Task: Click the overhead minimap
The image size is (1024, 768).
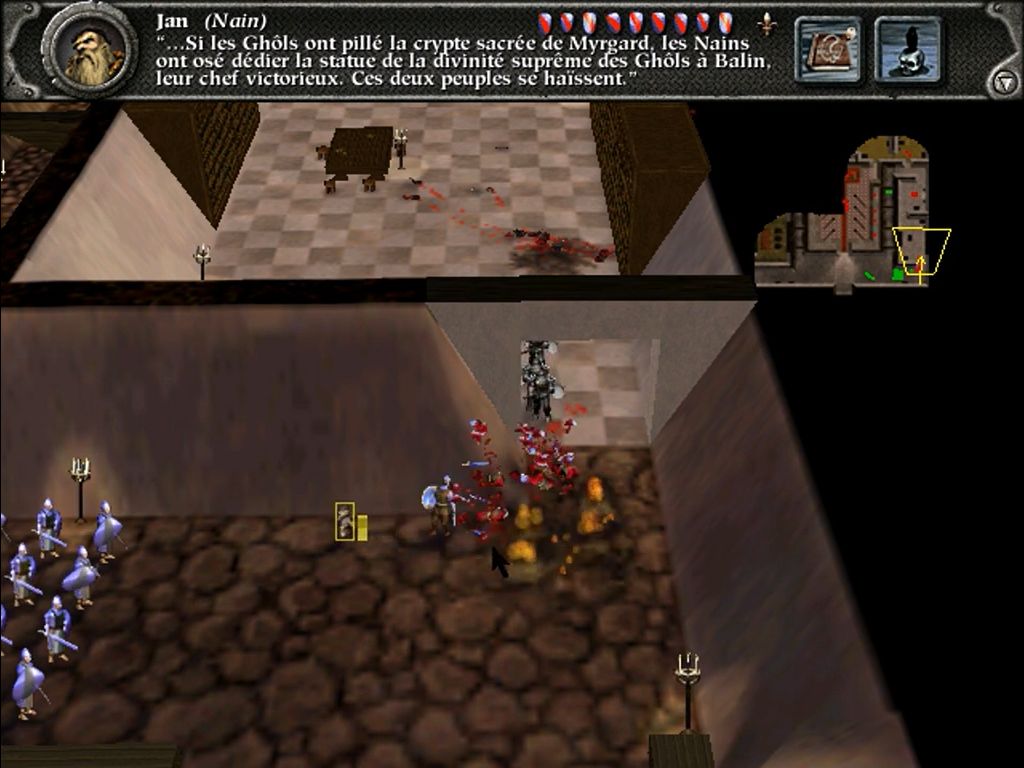Action: coord(852,215)
